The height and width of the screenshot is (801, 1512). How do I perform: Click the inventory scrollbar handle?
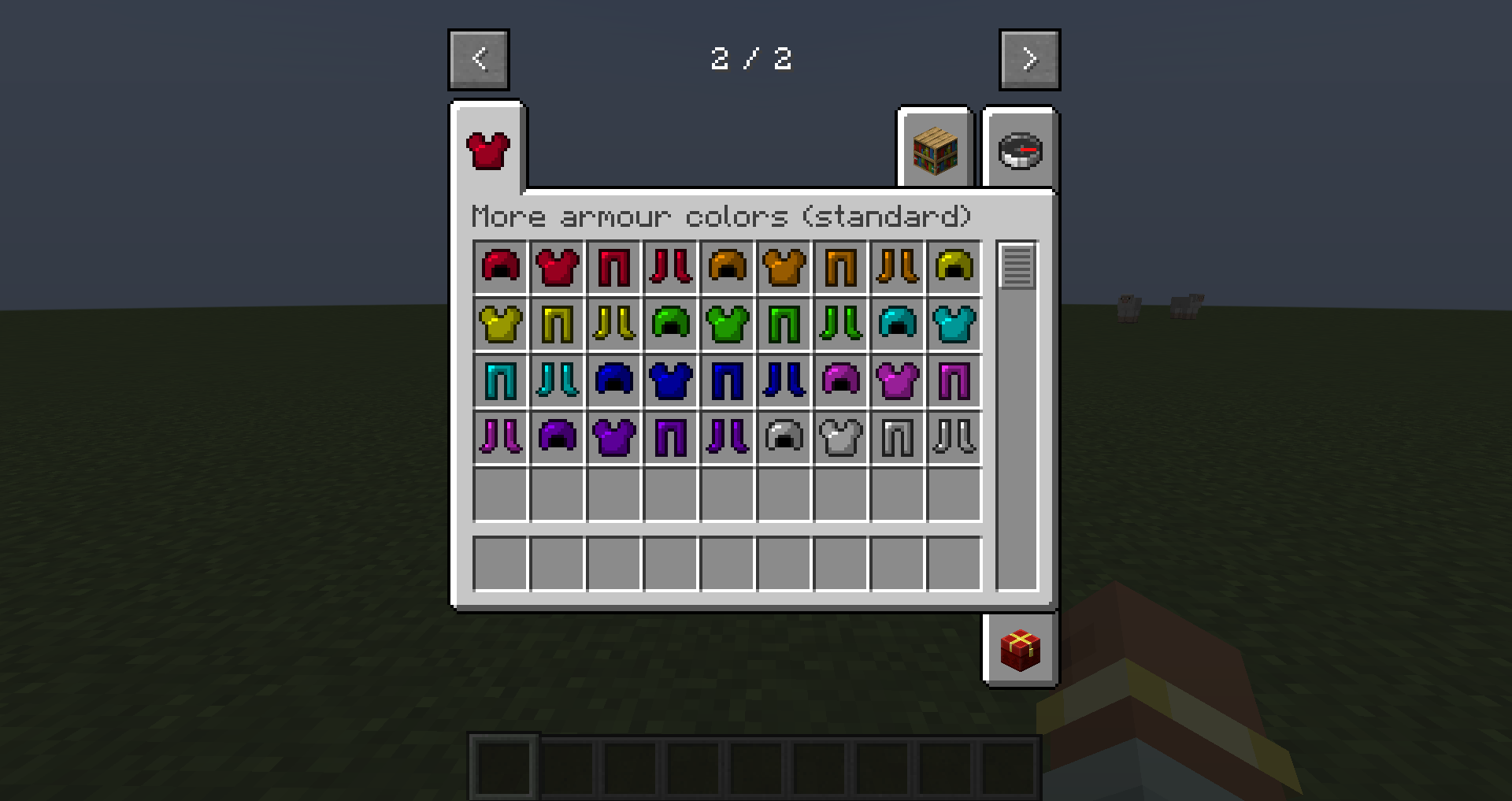point(1018,268)
